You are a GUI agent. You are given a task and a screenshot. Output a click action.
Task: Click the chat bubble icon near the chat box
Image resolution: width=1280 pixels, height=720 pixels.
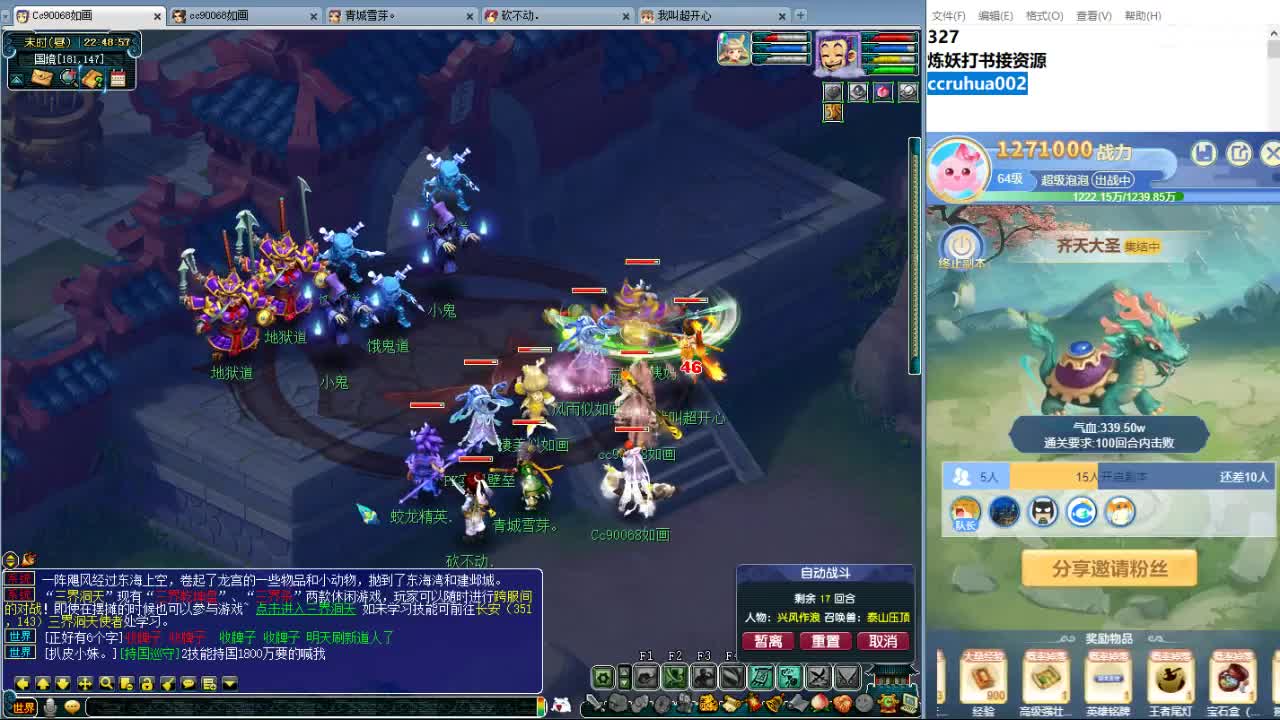[x=188, y=683]
